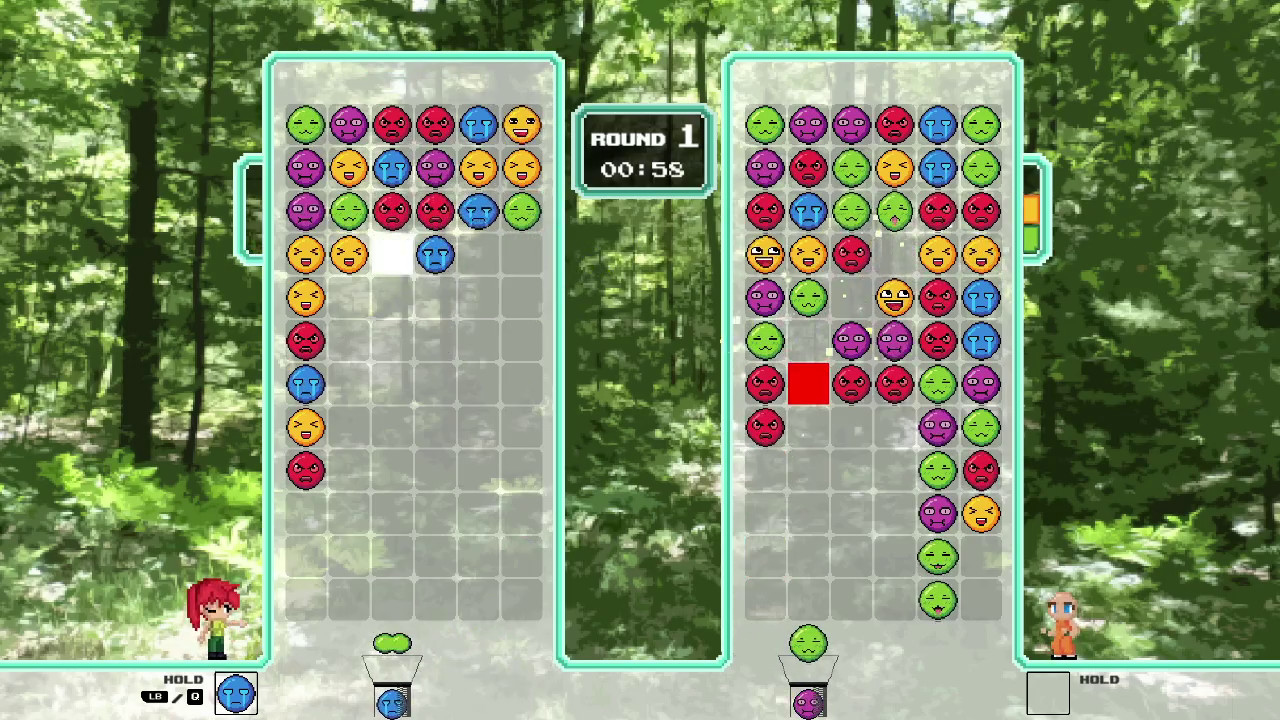1280x720 pixels.
Task: Expand the ROUND 1 display panel
Action: click(x=643, y=152)
